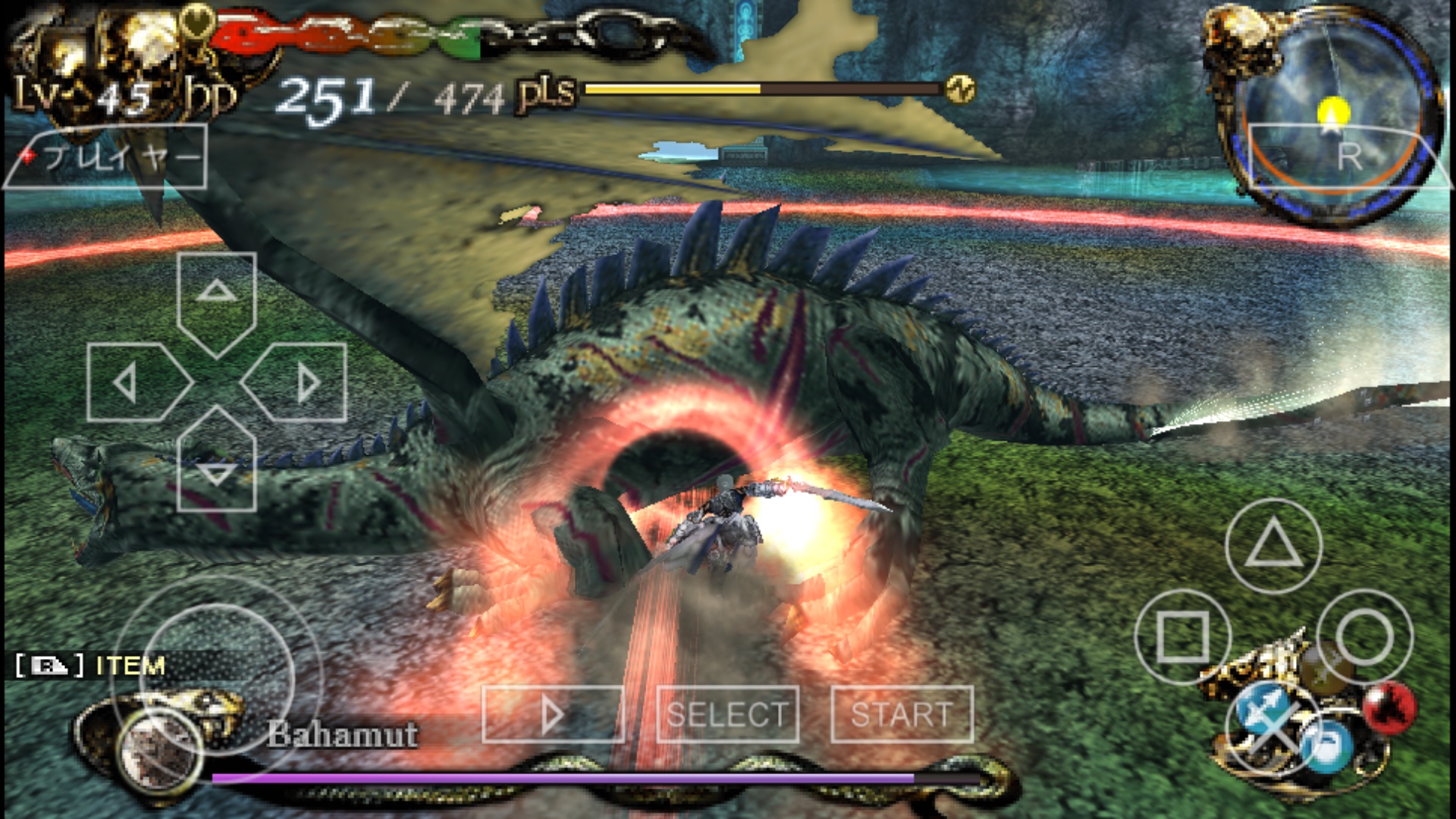Tap the L shoulder button overlay
Viewport: 1456px width, 819px height.
(106, 157)
